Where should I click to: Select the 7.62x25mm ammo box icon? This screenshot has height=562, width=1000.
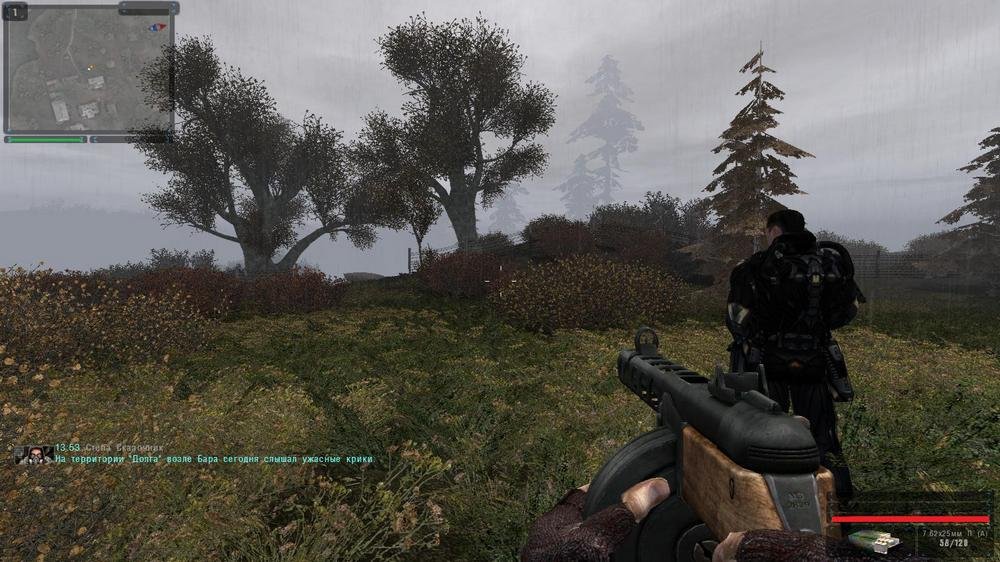point(872,541)
